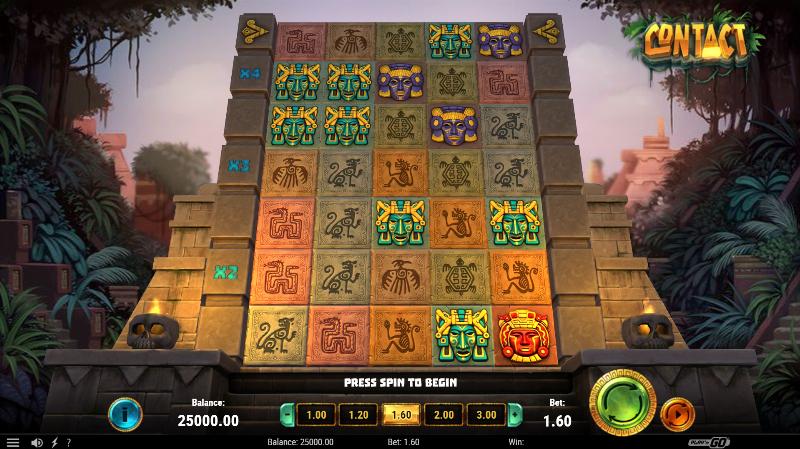Open the blue info paytable button

pyautogui.click(x=125, y=414)
